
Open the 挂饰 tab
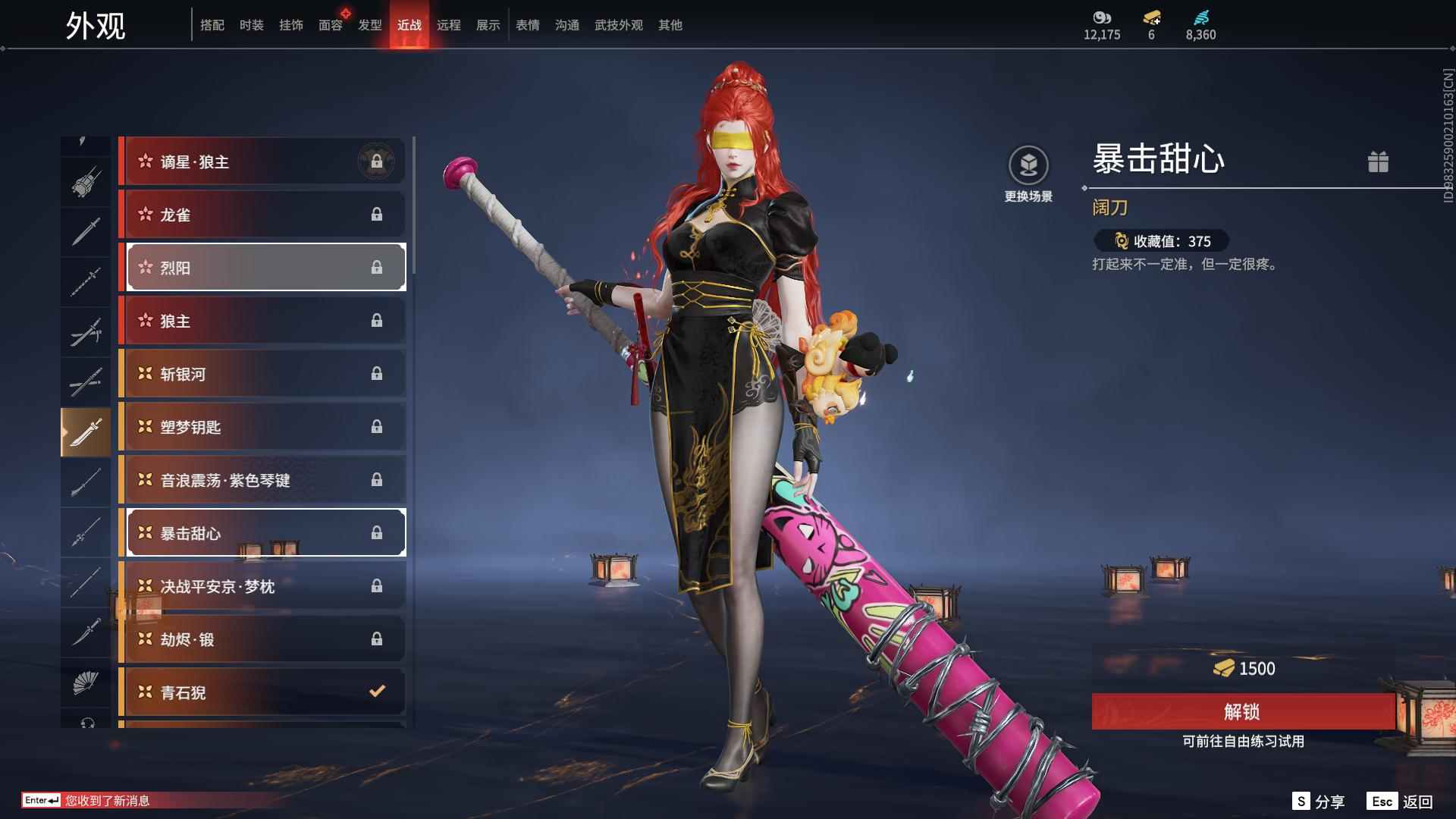click(290, 25)
